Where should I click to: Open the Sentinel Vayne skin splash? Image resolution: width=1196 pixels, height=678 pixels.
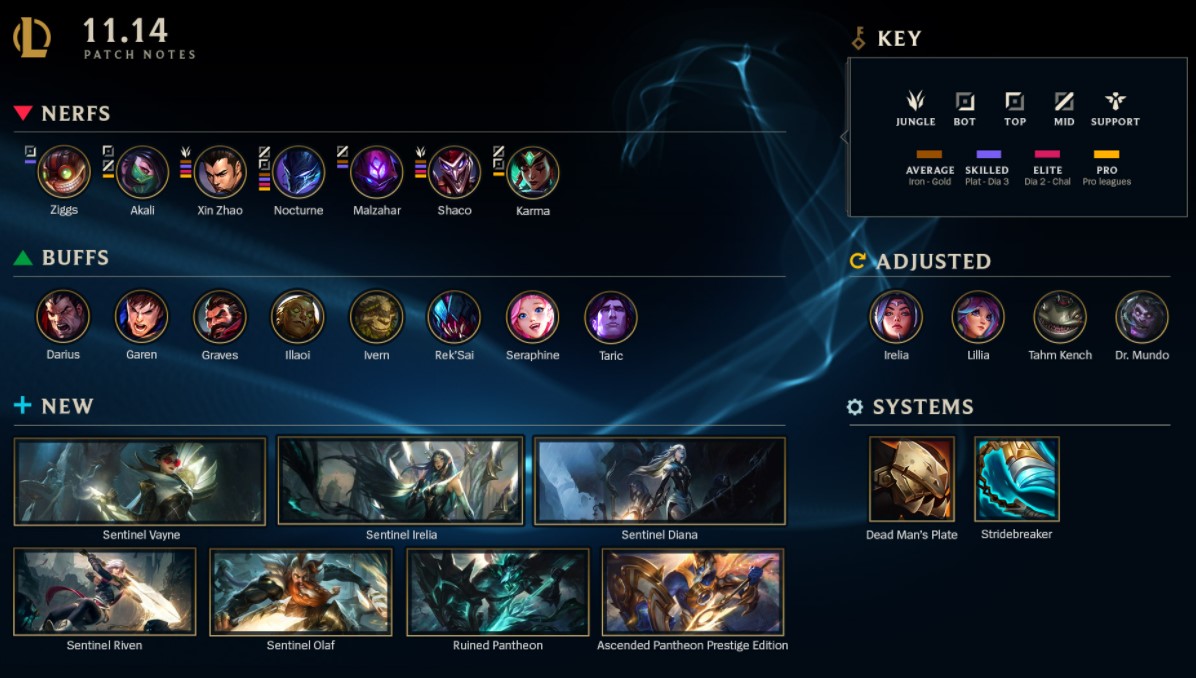(x=140, y=481)
